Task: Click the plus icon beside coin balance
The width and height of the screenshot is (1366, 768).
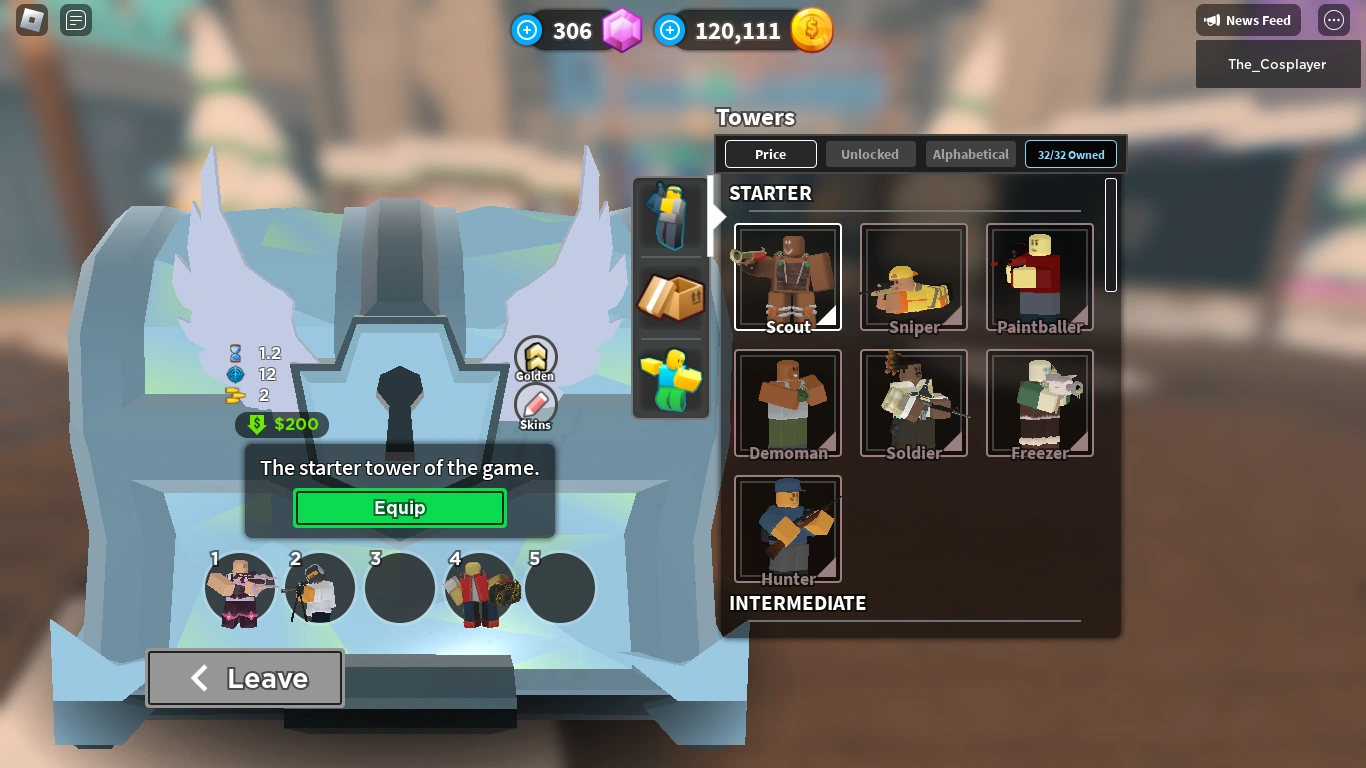Action: tap(668, 30)
